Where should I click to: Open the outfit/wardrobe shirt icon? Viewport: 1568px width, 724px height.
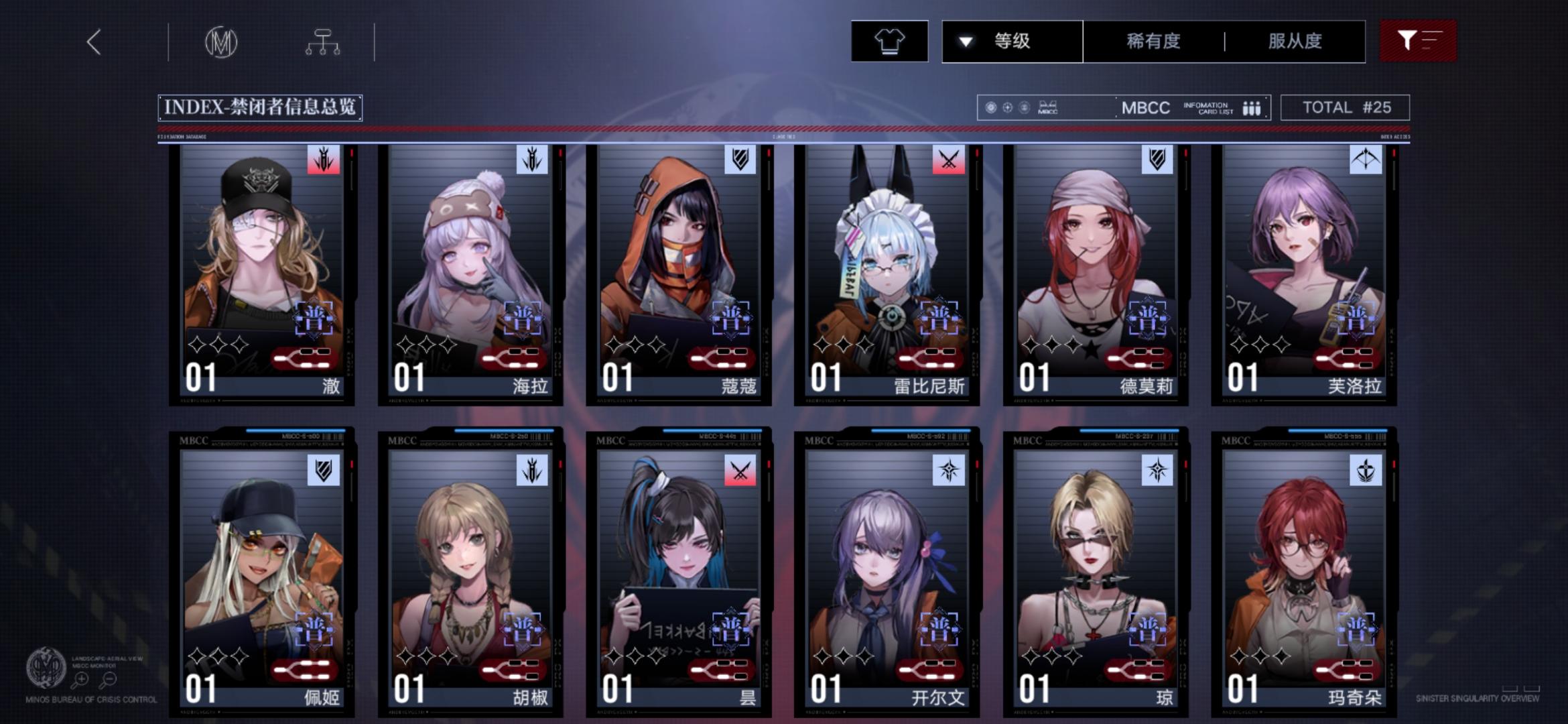pos(889,41)
